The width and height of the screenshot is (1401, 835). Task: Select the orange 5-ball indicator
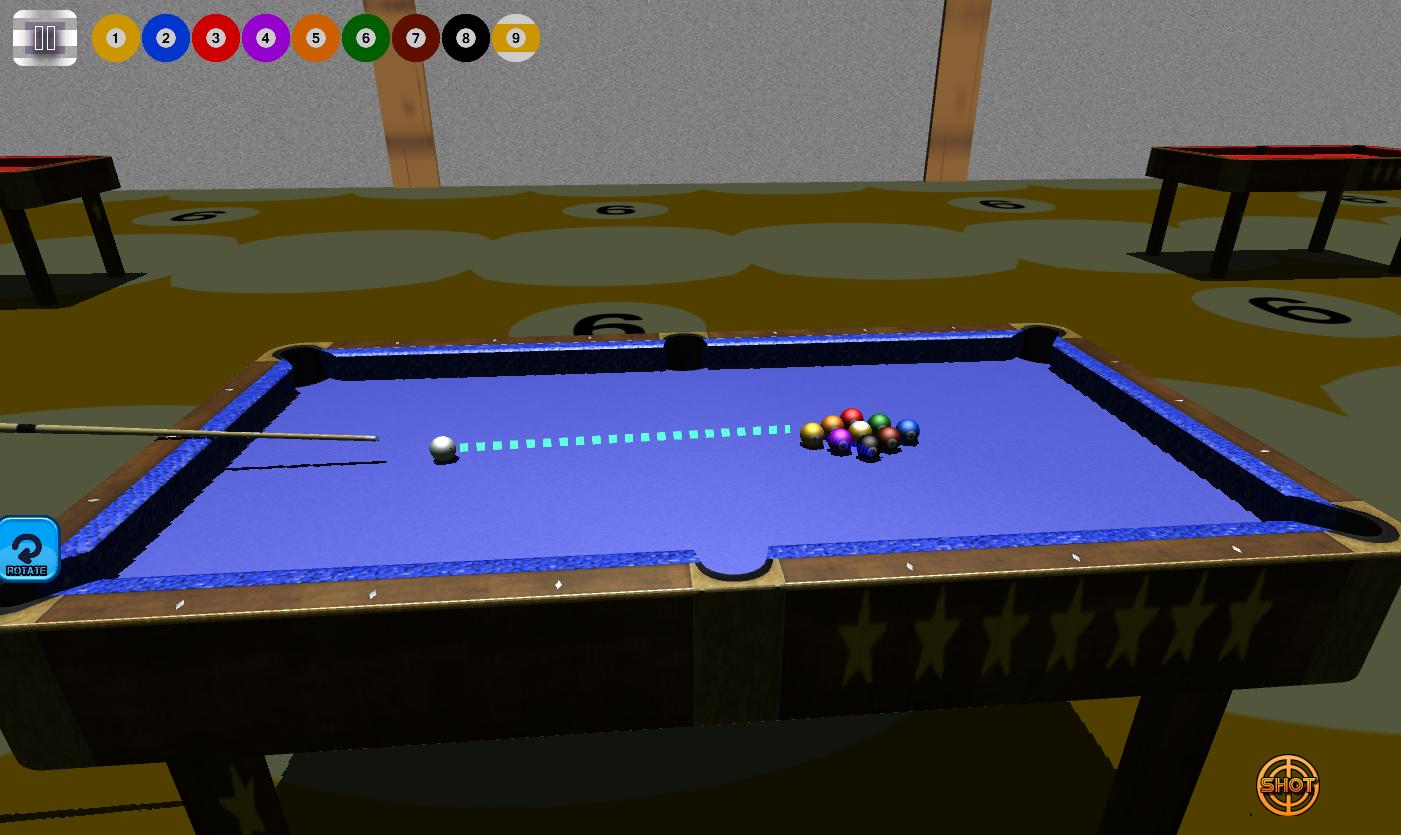[x=315, y=38]
